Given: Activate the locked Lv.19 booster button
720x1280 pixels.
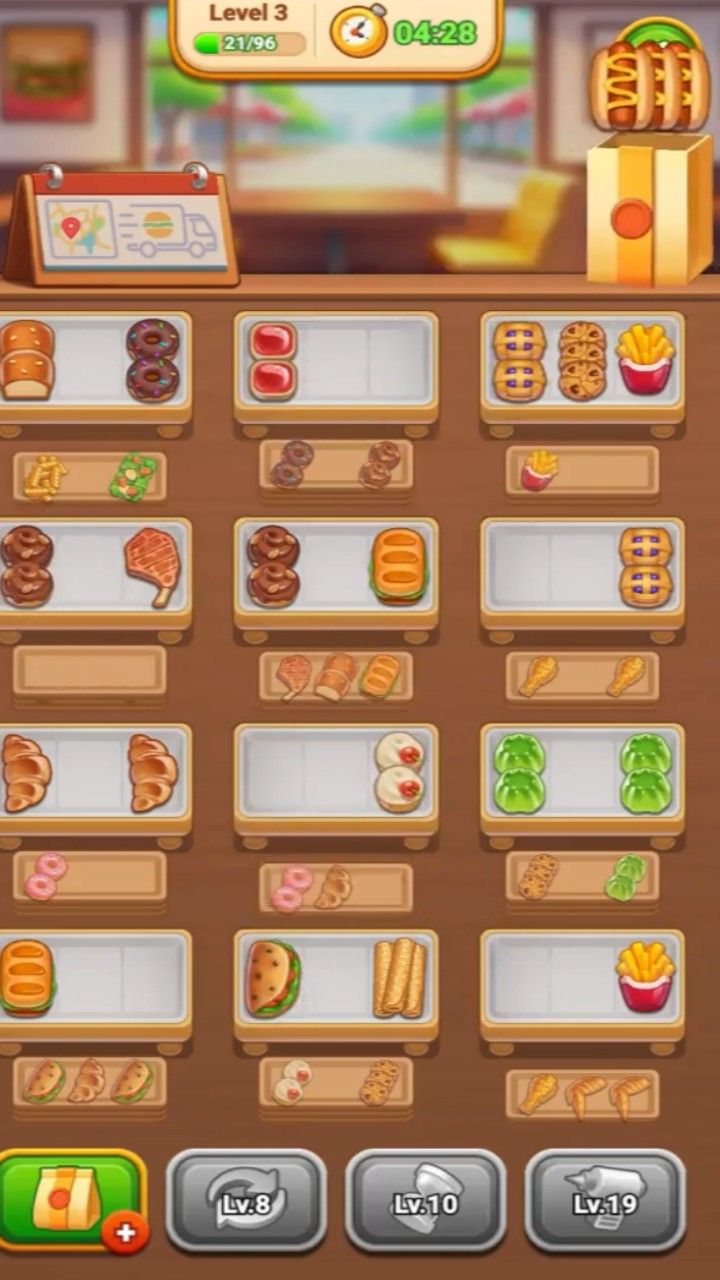Looking at the screenshot, I should coord(605,1200).
